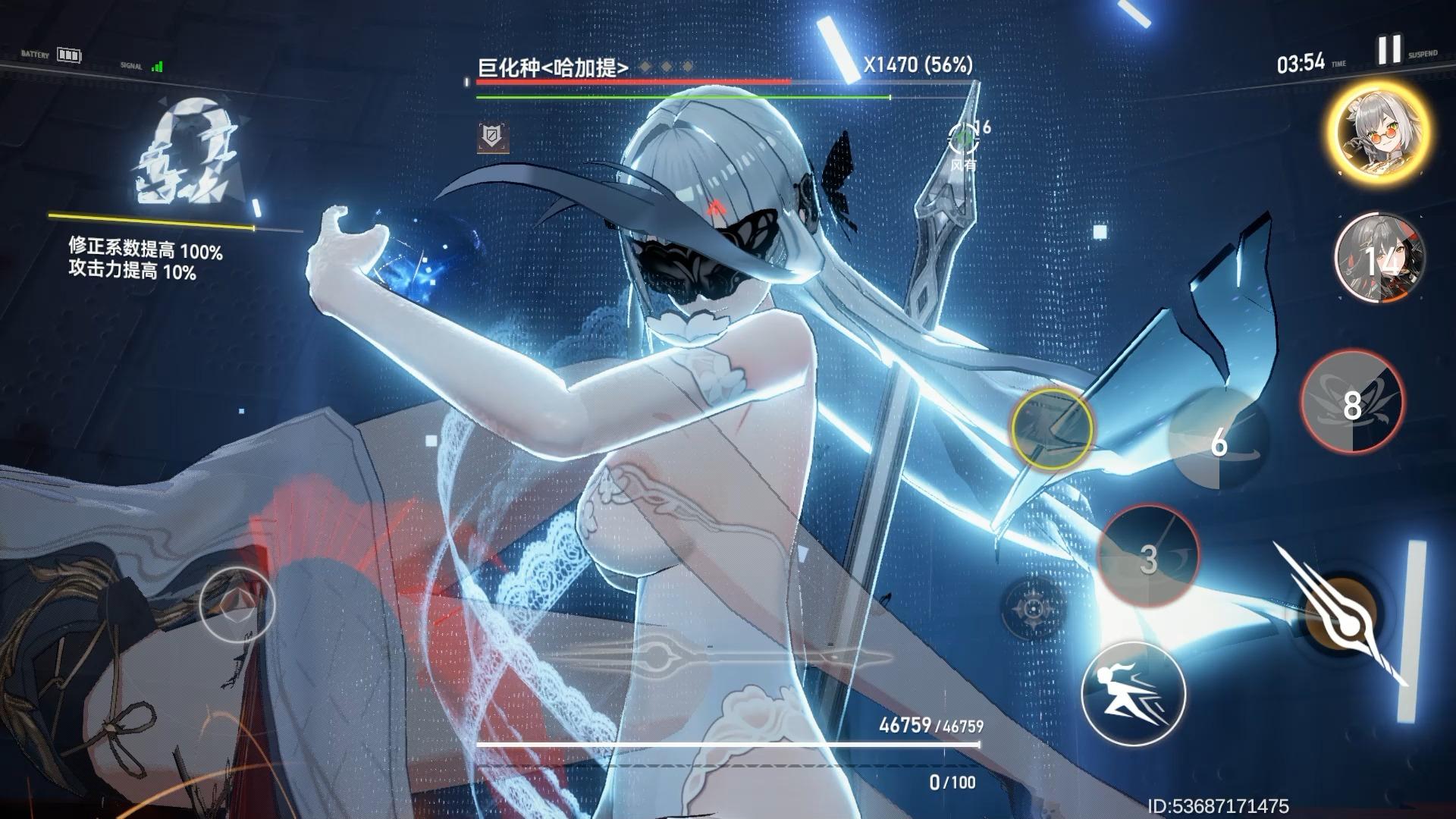Screen dimensions: 1456x819
Task: Tap the green signal strength bars icon
Action: pos(157,67)
